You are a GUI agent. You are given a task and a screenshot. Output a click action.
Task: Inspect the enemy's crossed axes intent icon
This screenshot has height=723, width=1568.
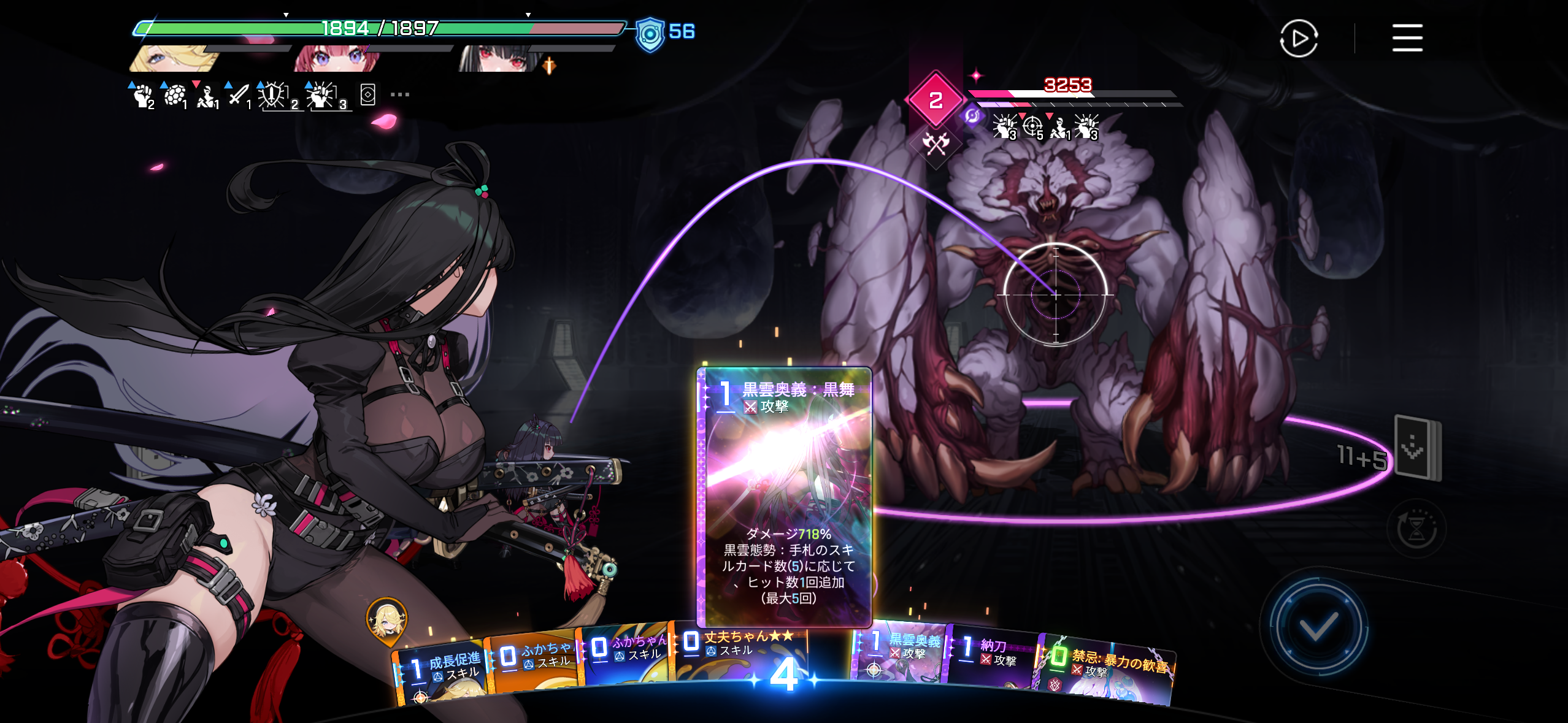tap(935, 145)
